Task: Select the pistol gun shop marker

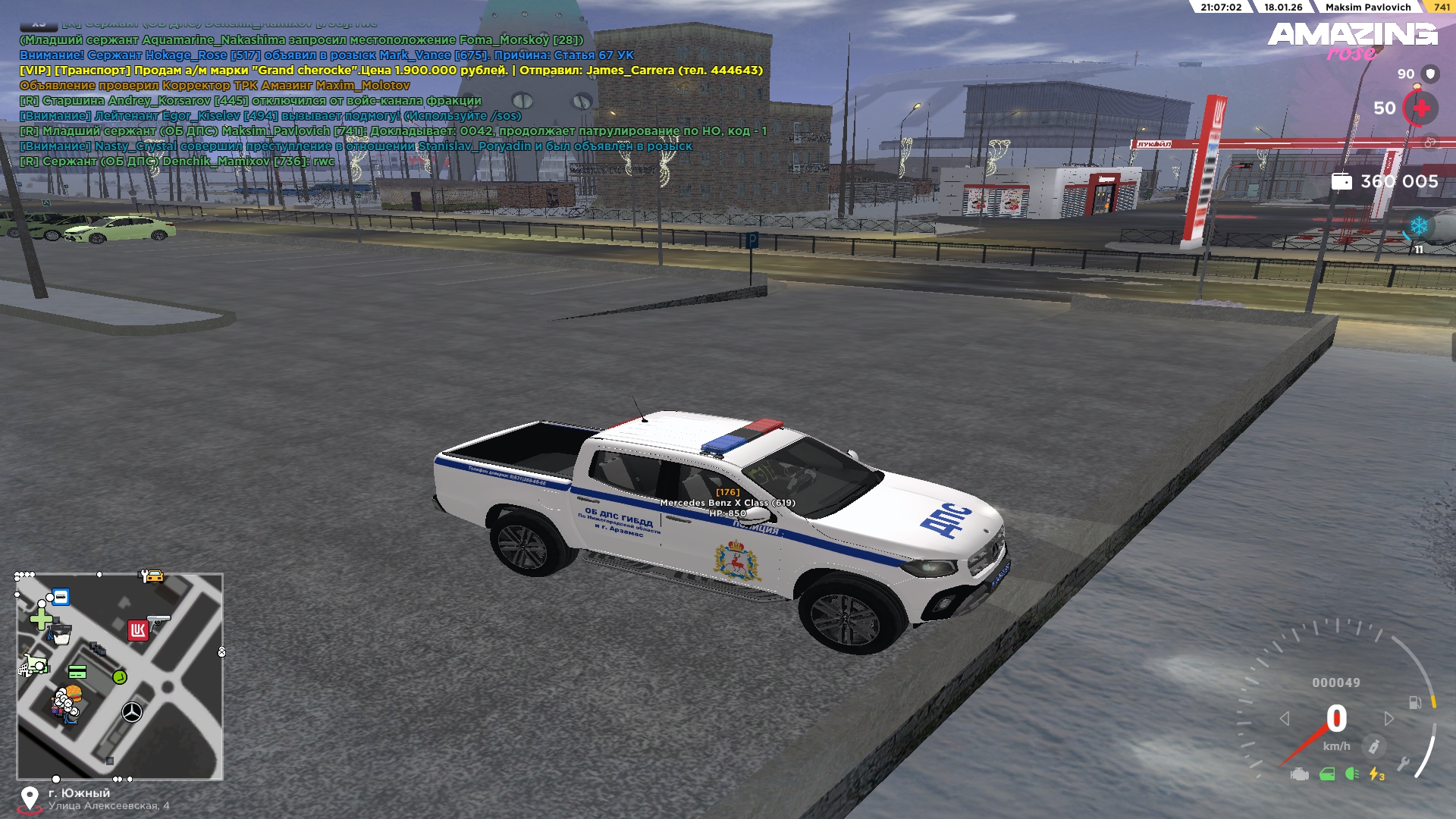Action: click(159, 620)
